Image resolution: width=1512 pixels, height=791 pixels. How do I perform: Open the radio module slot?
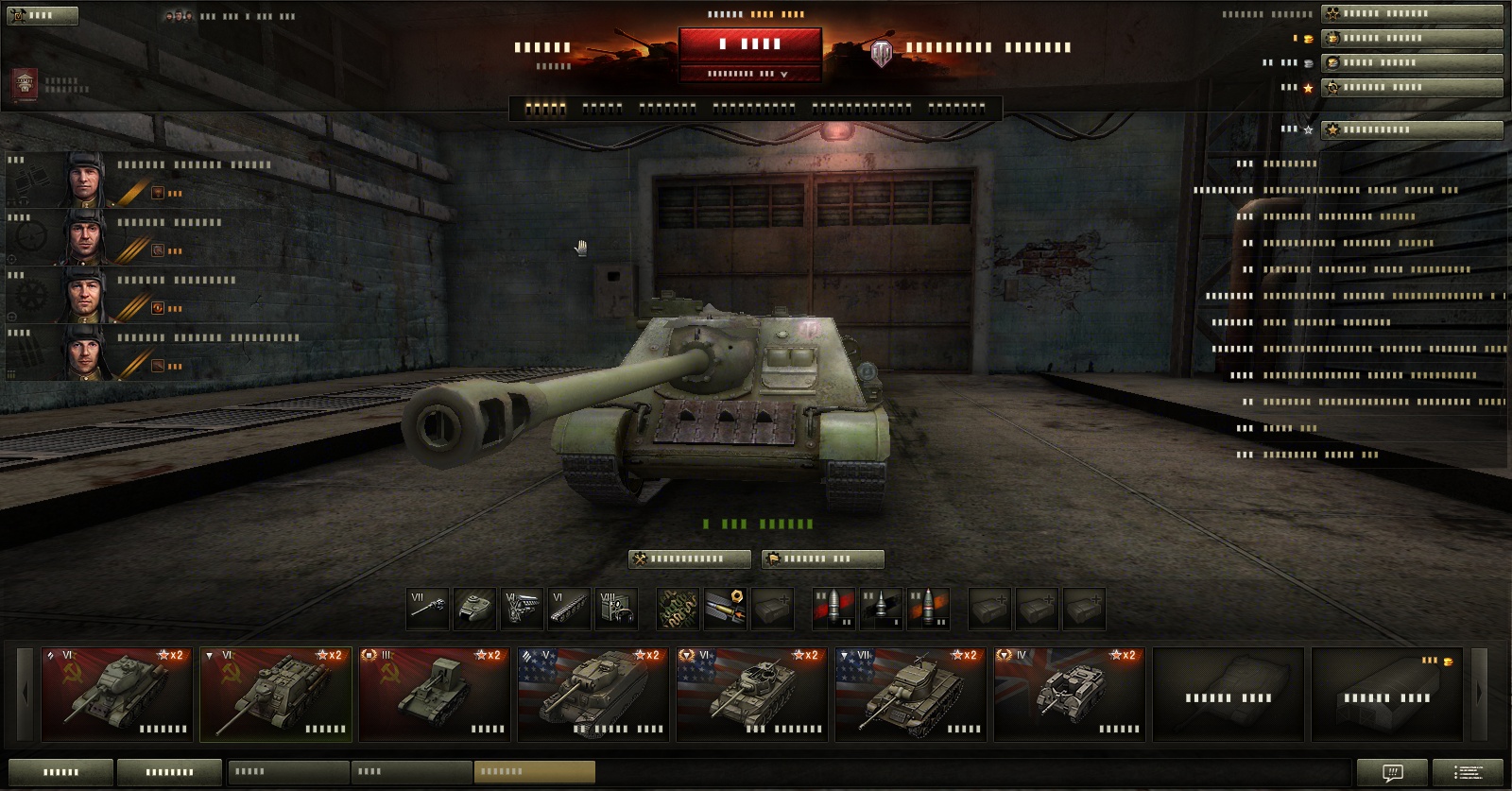(x=616, y=610)
